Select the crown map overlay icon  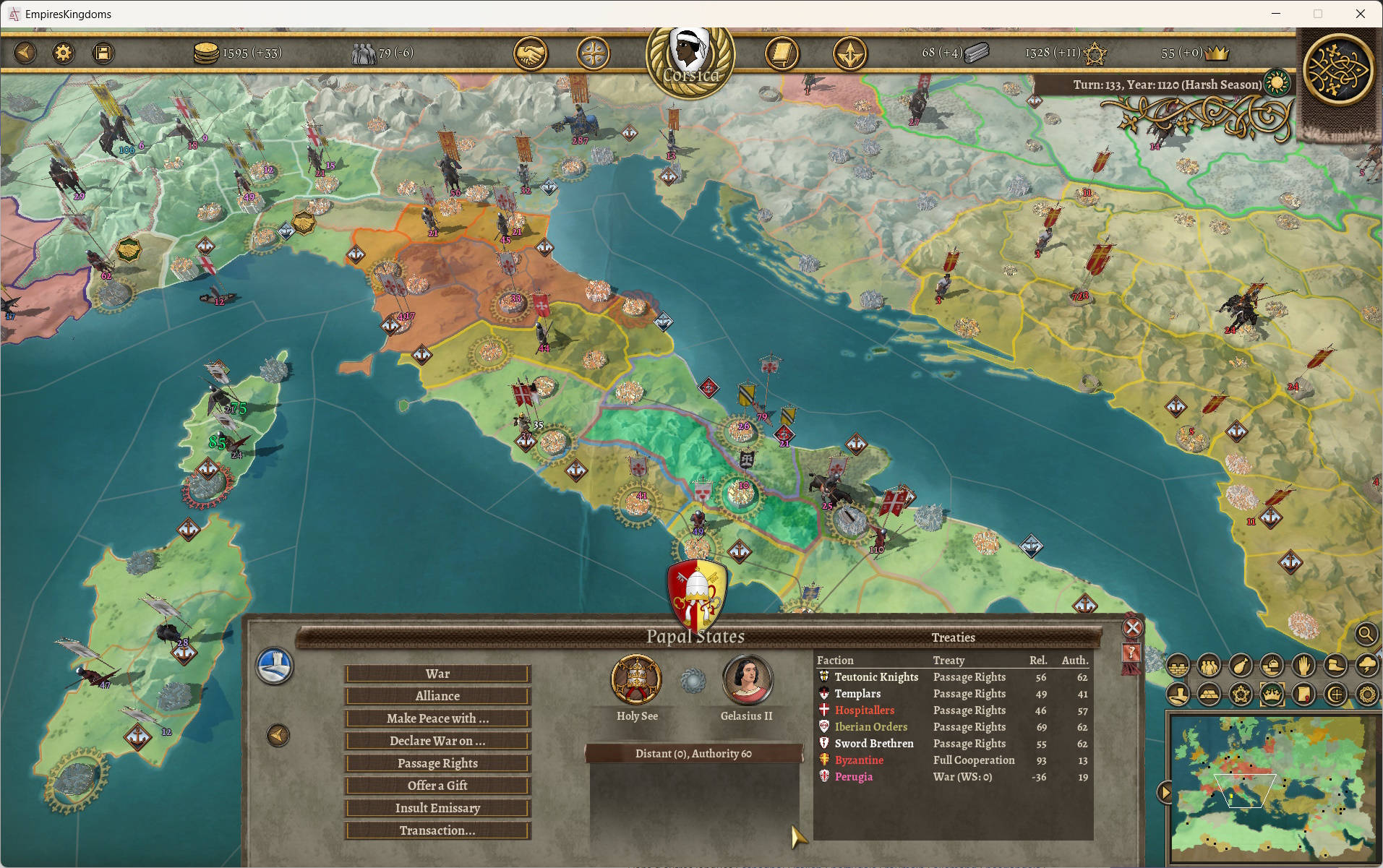click(1273, 695)
